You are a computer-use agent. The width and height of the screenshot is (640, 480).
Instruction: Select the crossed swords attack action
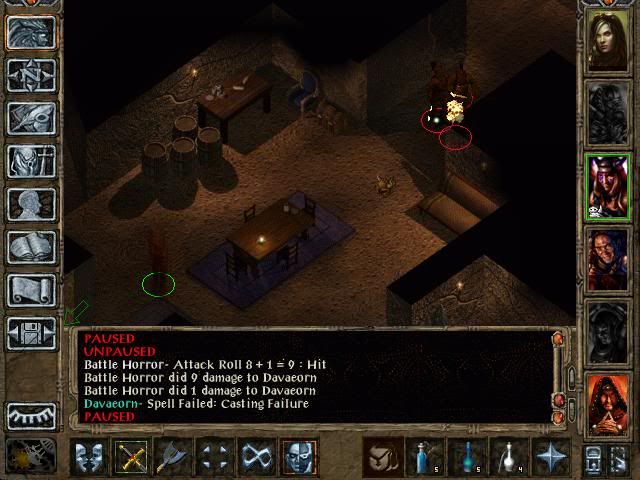pyautogui.click(x=130, y=458)
